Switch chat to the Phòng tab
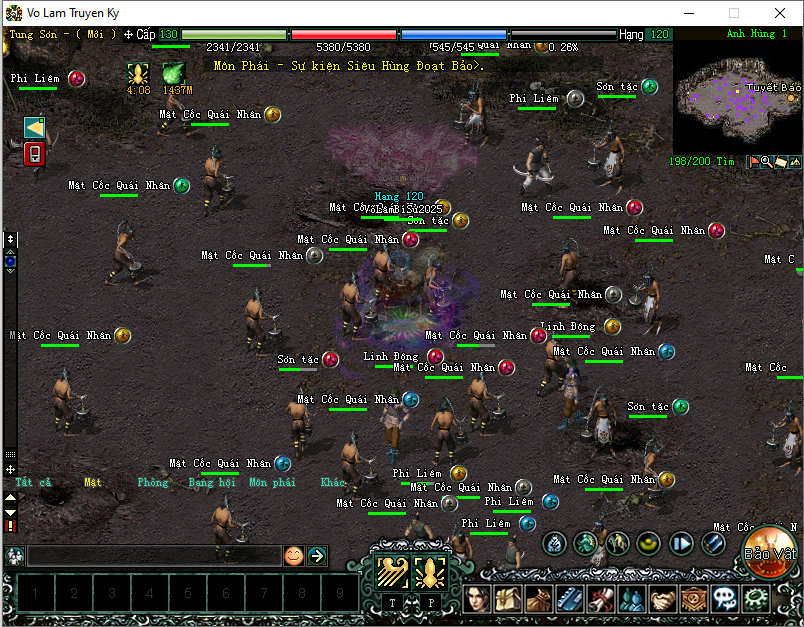The image size is (804, 627). point(153,482)
